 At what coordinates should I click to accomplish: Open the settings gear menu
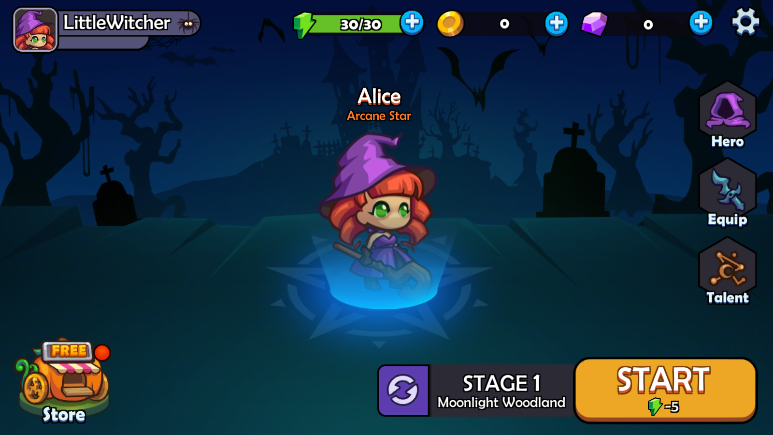click(745, 21)
